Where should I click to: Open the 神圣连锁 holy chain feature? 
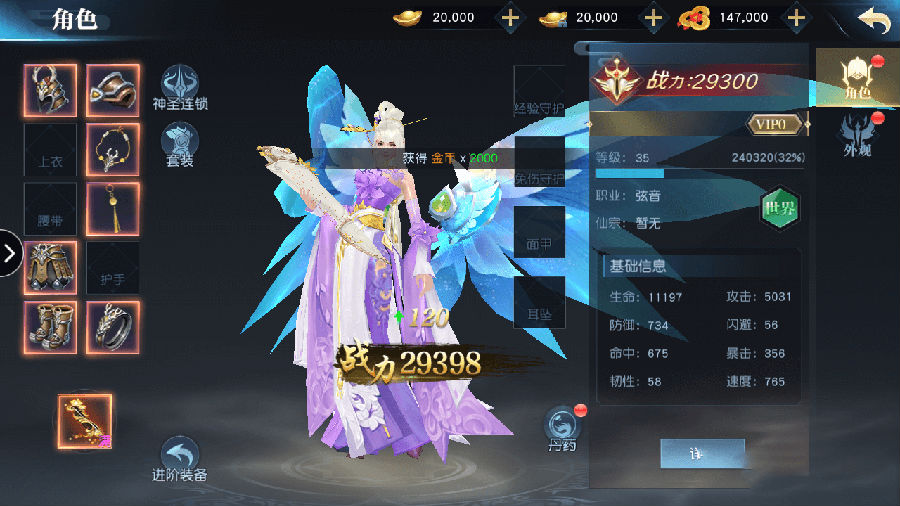coord(180,87)
